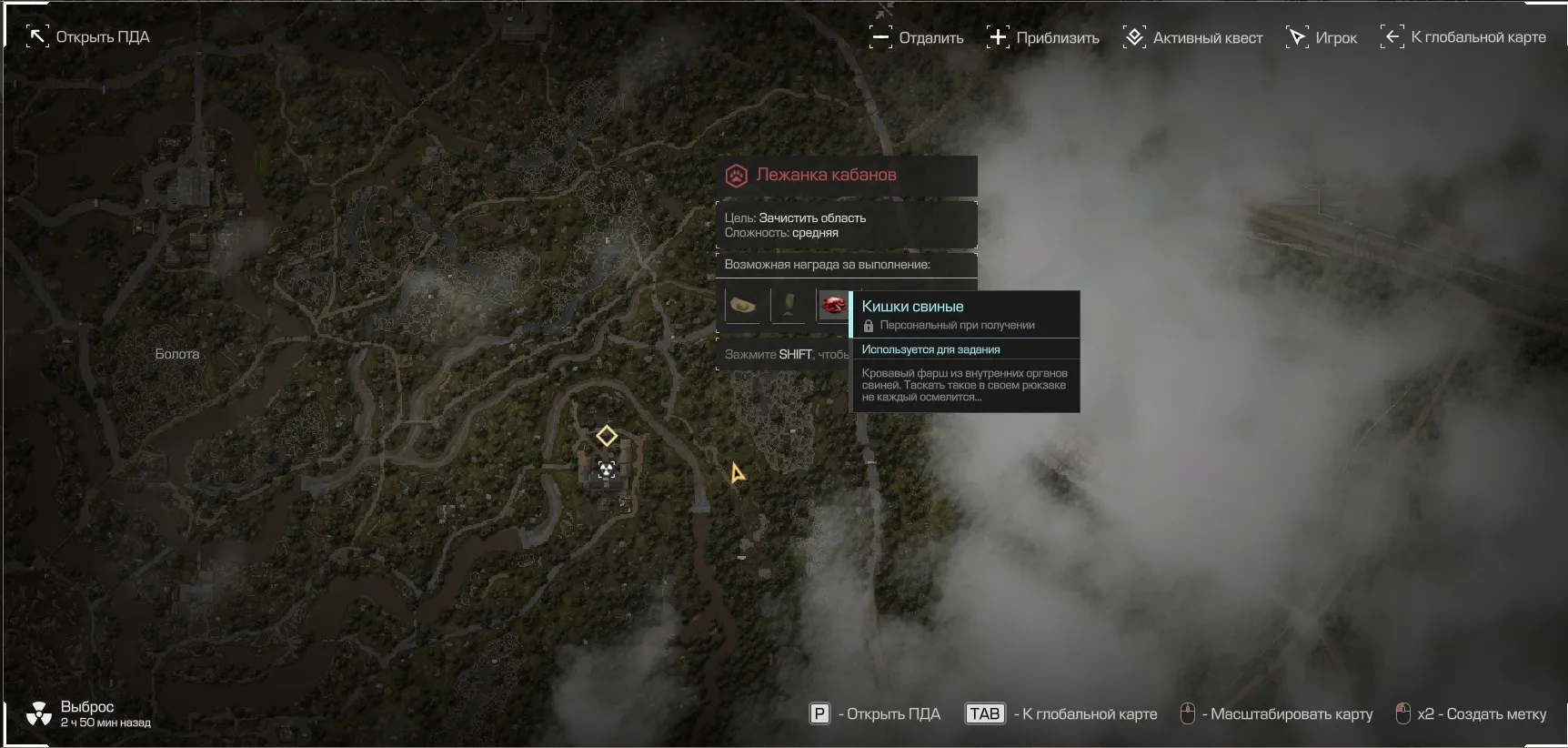
Task: Go to the global map
Action: pyautogui.click(x=1462, y=37)
